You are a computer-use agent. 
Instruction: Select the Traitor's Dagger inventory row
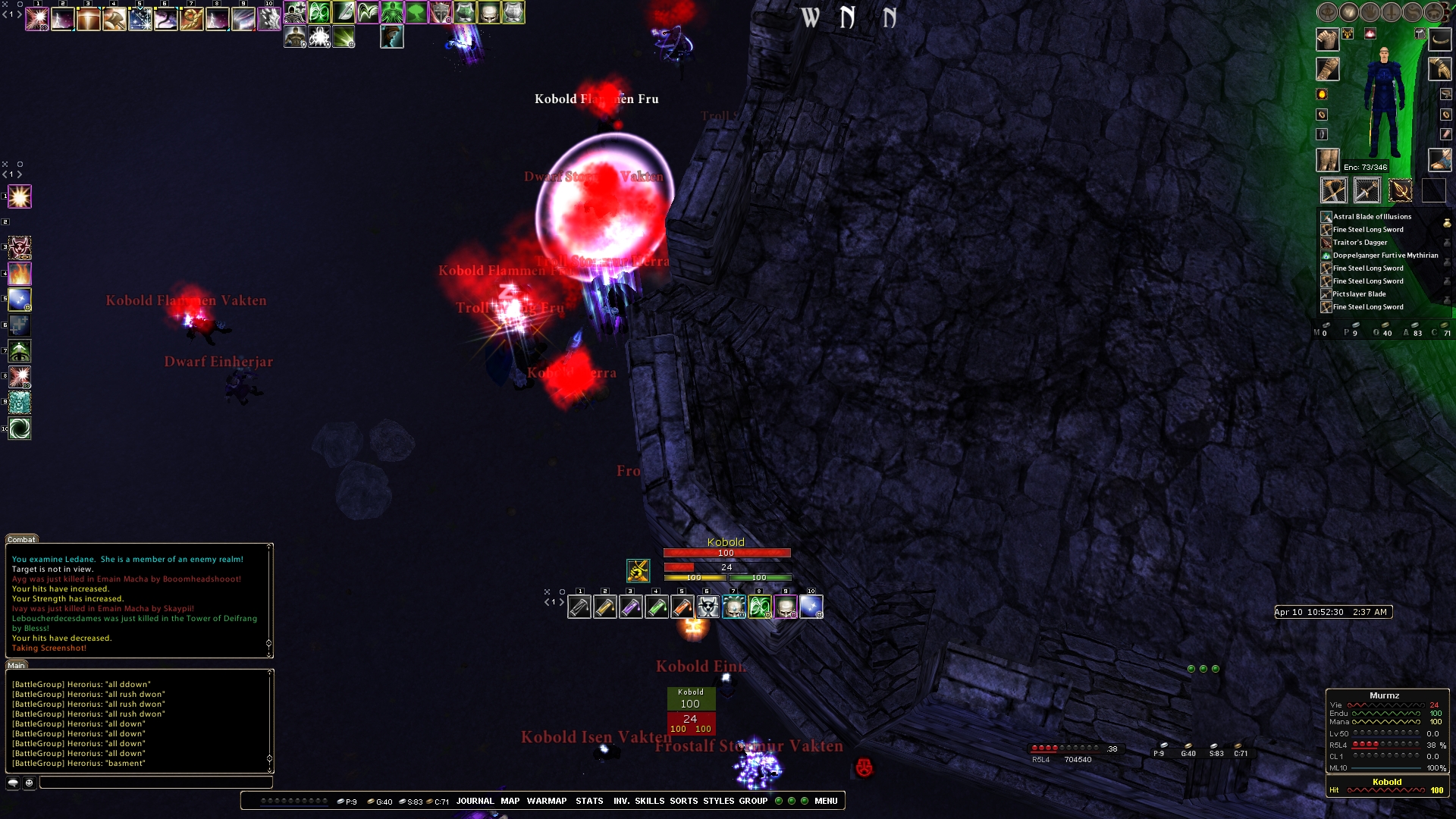(x=1360, y=243)
